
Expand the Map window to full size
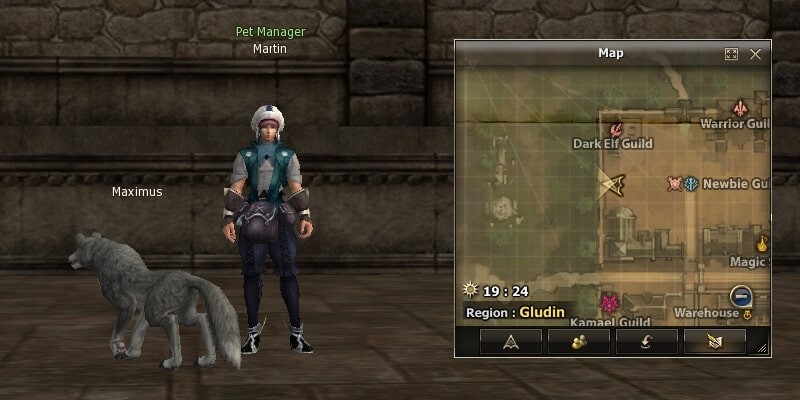pyautogui.click(x=732, y=54)
